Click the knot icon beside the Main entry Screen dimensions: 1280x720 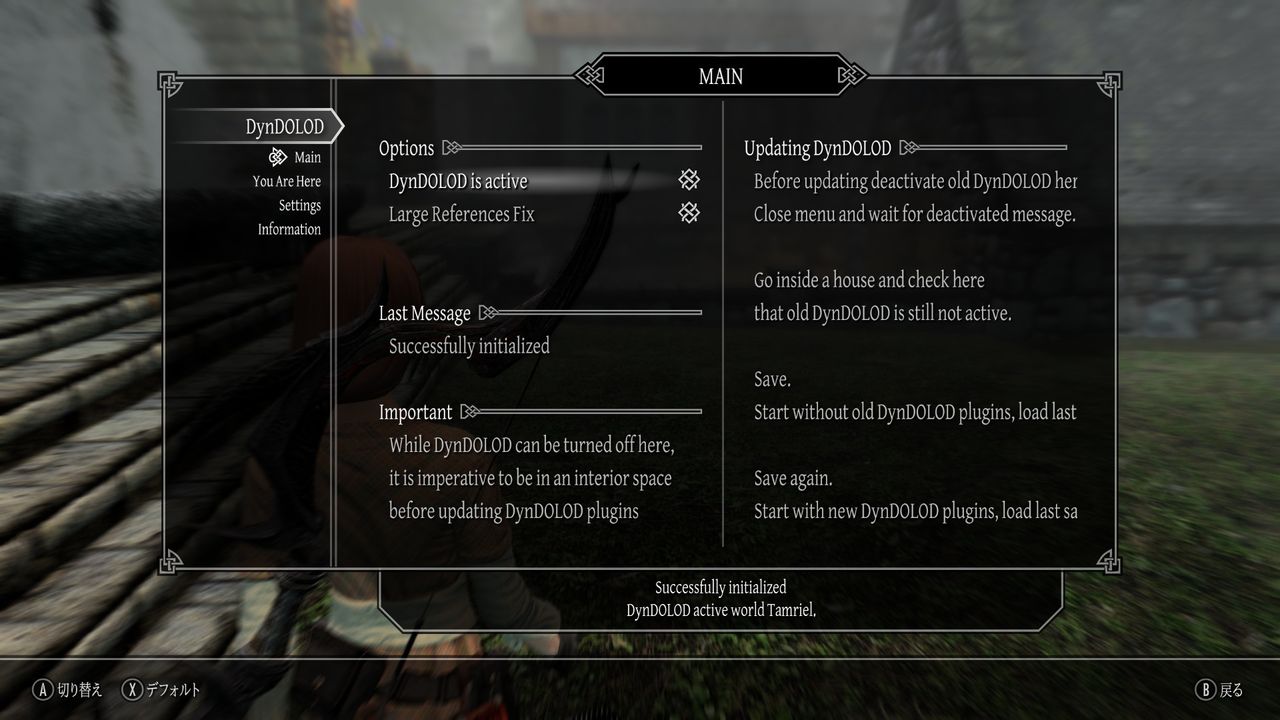[x=276, y=157]
